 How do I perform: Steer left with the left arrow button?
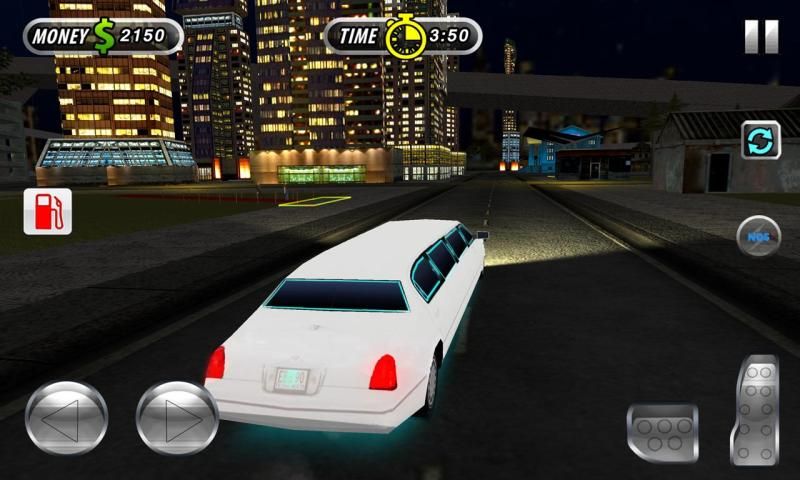coord(66,418)
